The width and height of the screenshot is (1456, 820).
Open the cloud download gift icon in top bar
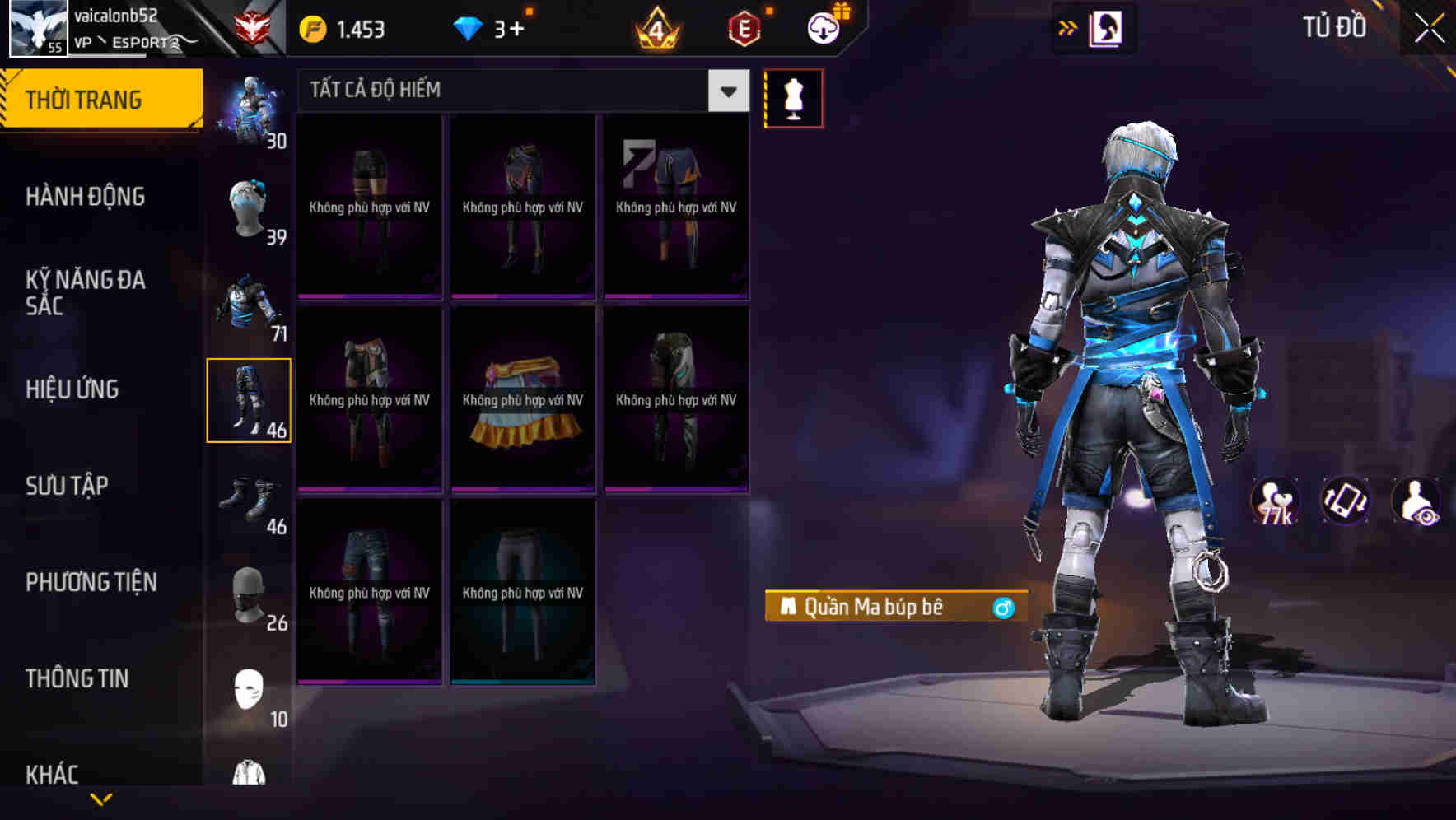tap(821, 27)
